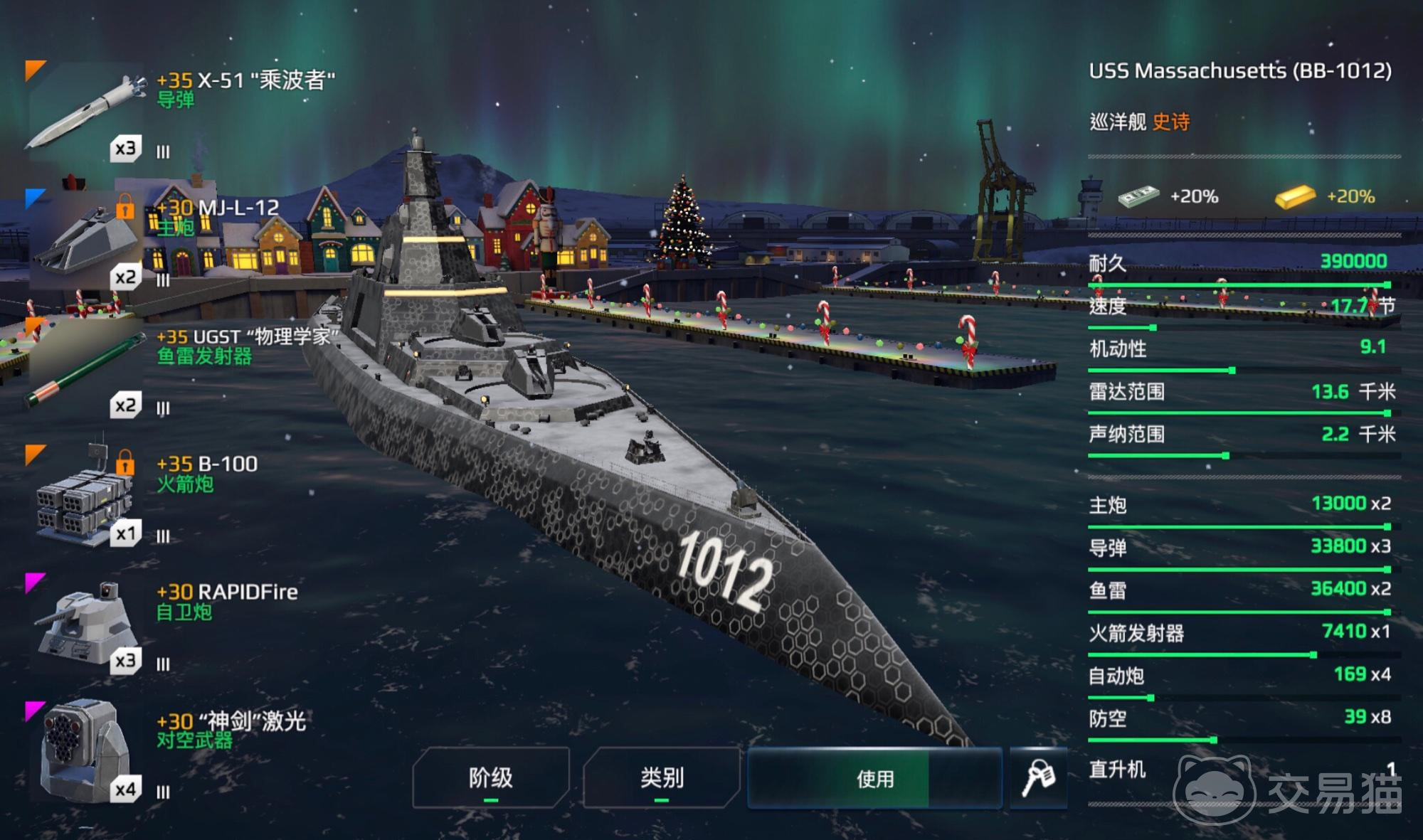Open the 类别 category filter

662,777
